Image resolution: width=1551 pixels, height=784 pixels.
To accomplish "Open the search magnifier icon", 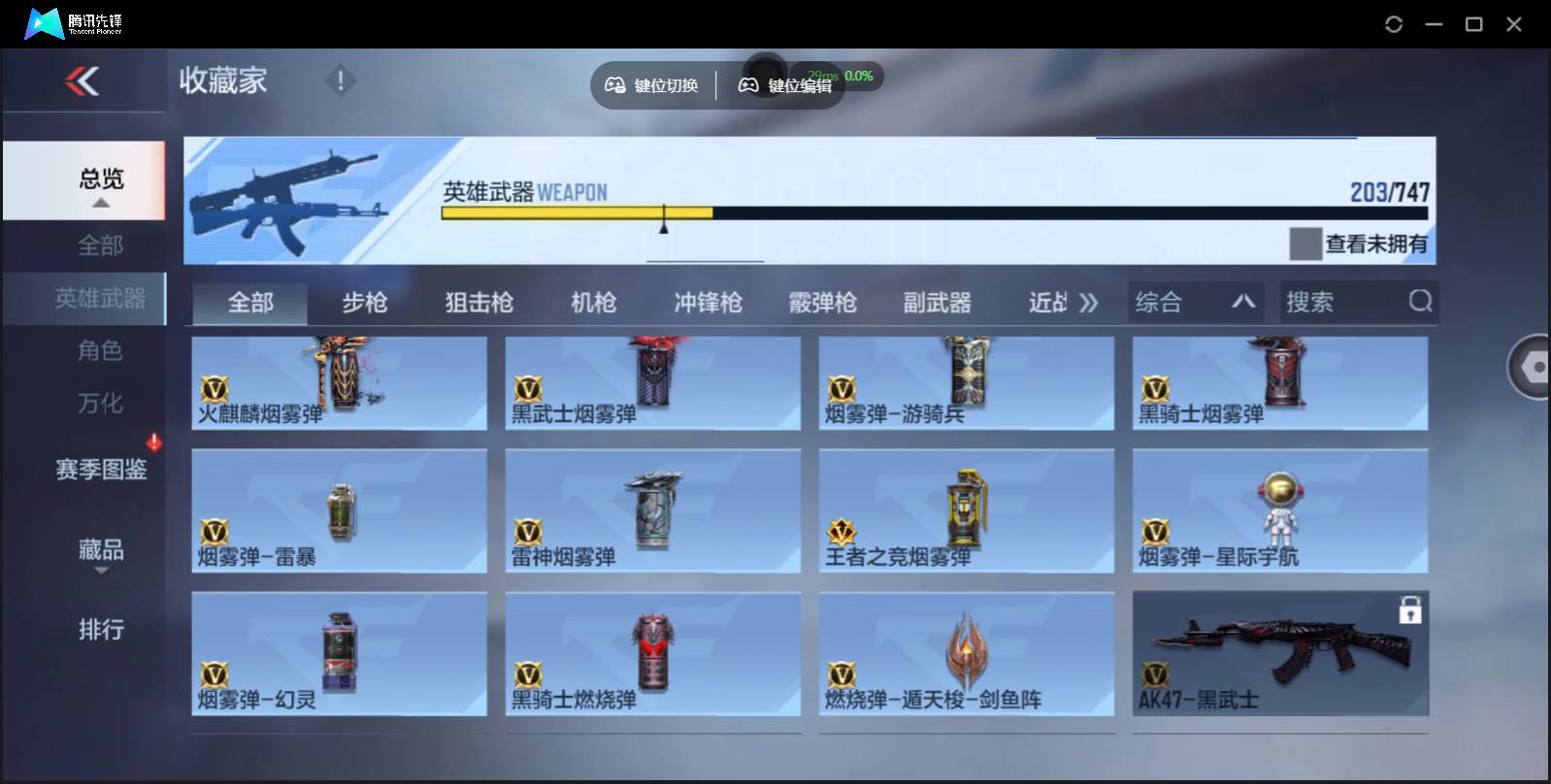I will [1421, 302].
